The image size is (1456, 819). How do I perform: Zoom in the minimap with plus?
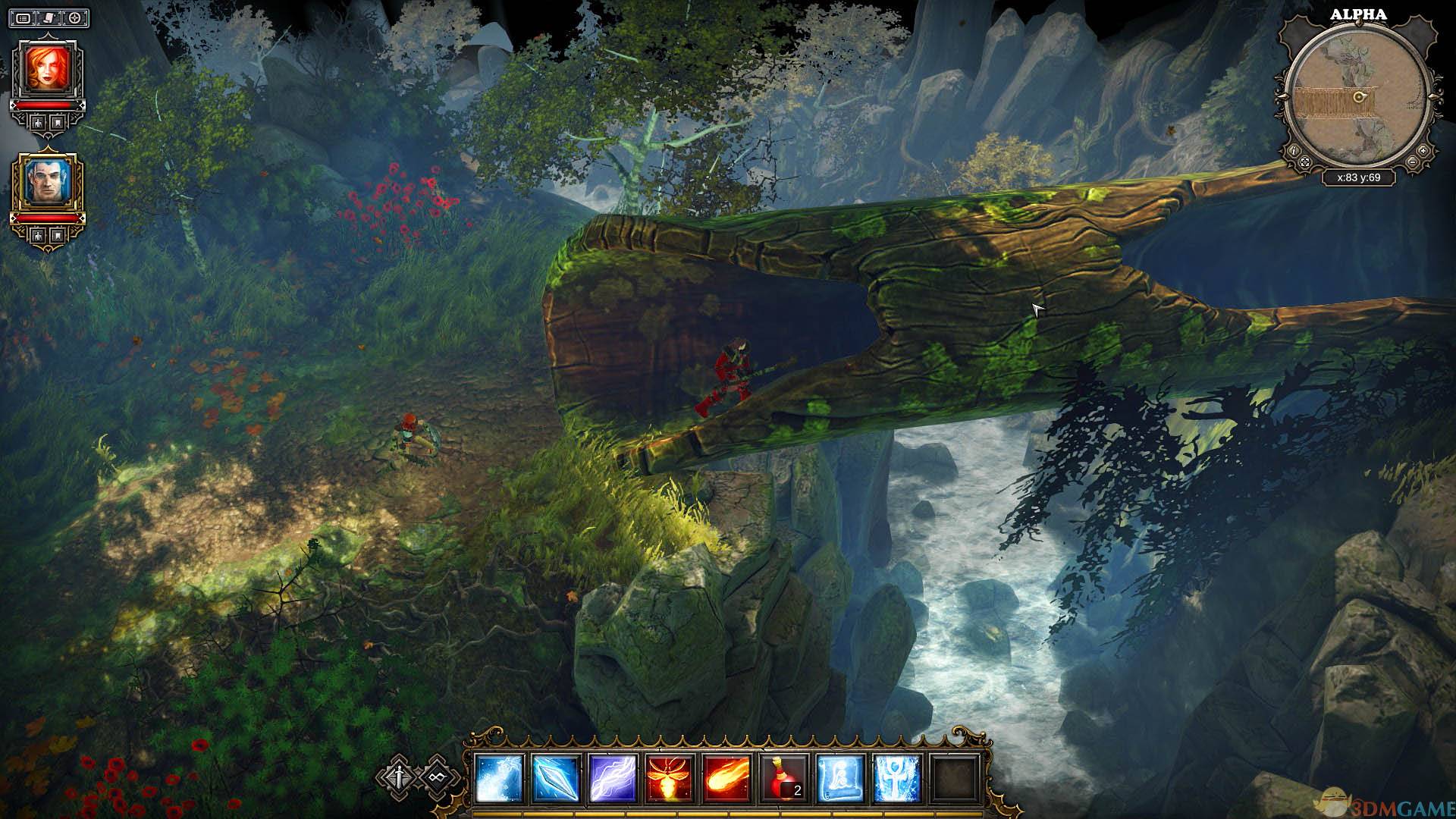point(1421,150)
